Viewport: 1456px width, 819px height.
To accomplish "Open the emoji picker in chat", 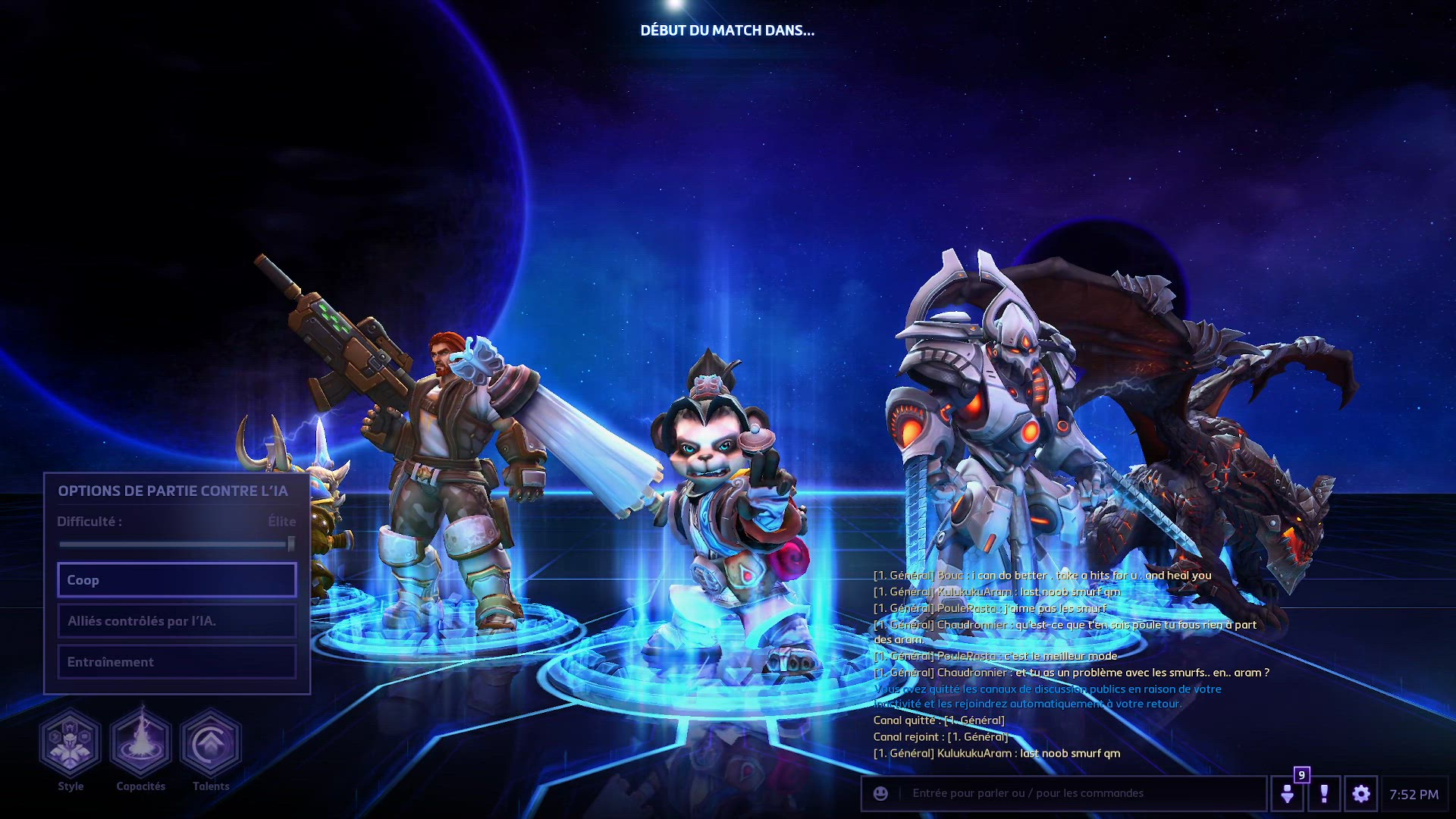I will (x=880, y=793).
